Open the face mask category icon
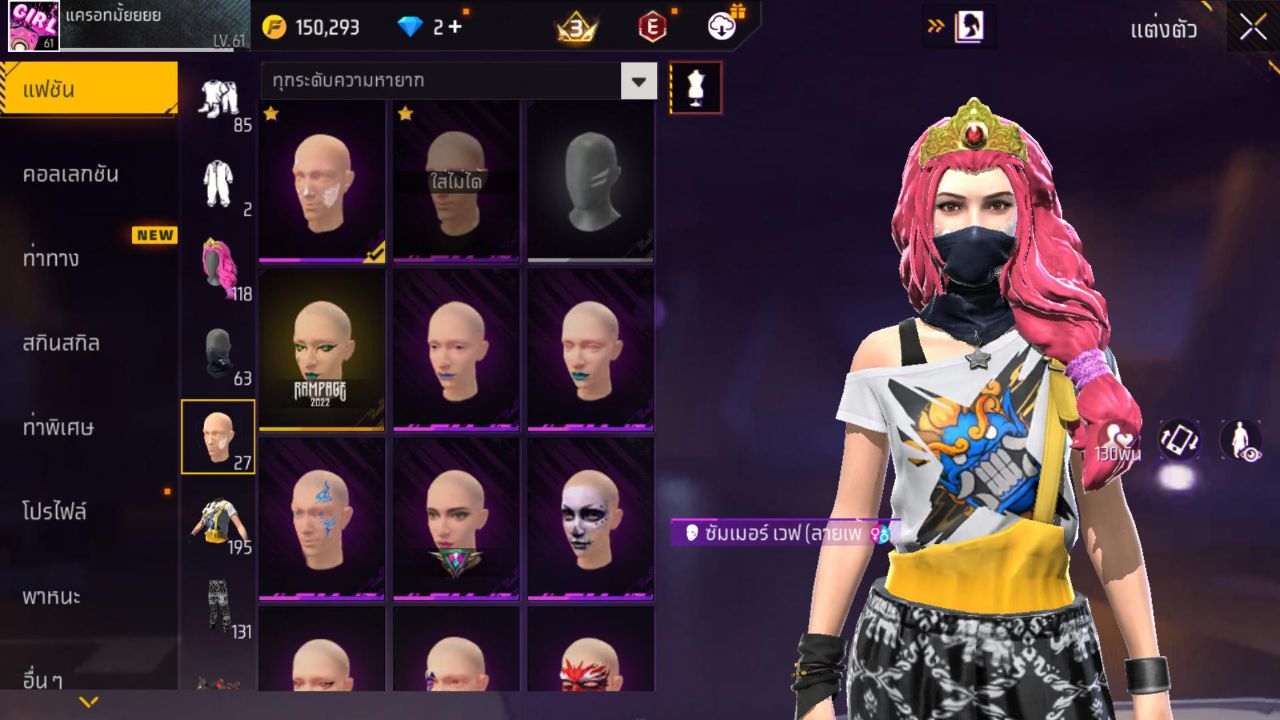1280x720 pixels. (219, 346)
